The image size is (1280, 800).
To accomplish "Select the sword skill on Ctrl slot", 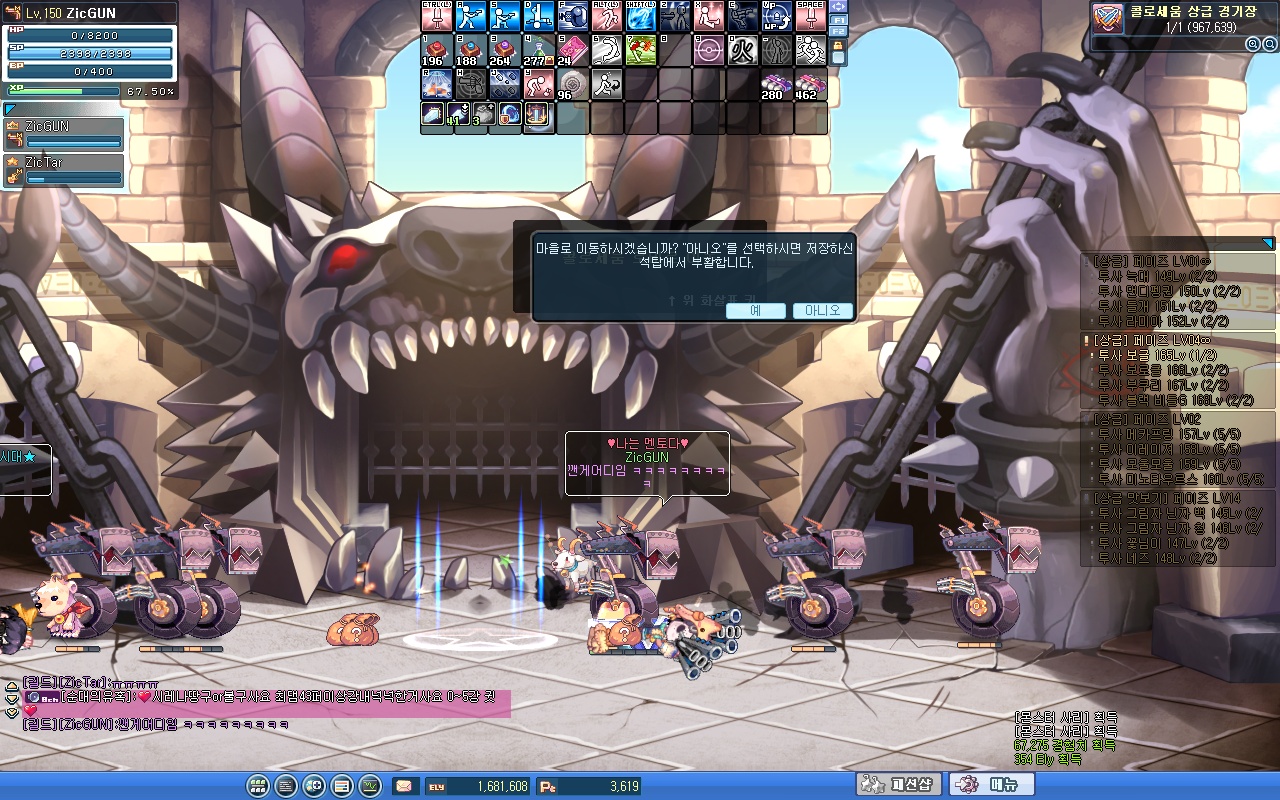I will tap(436, 16).
